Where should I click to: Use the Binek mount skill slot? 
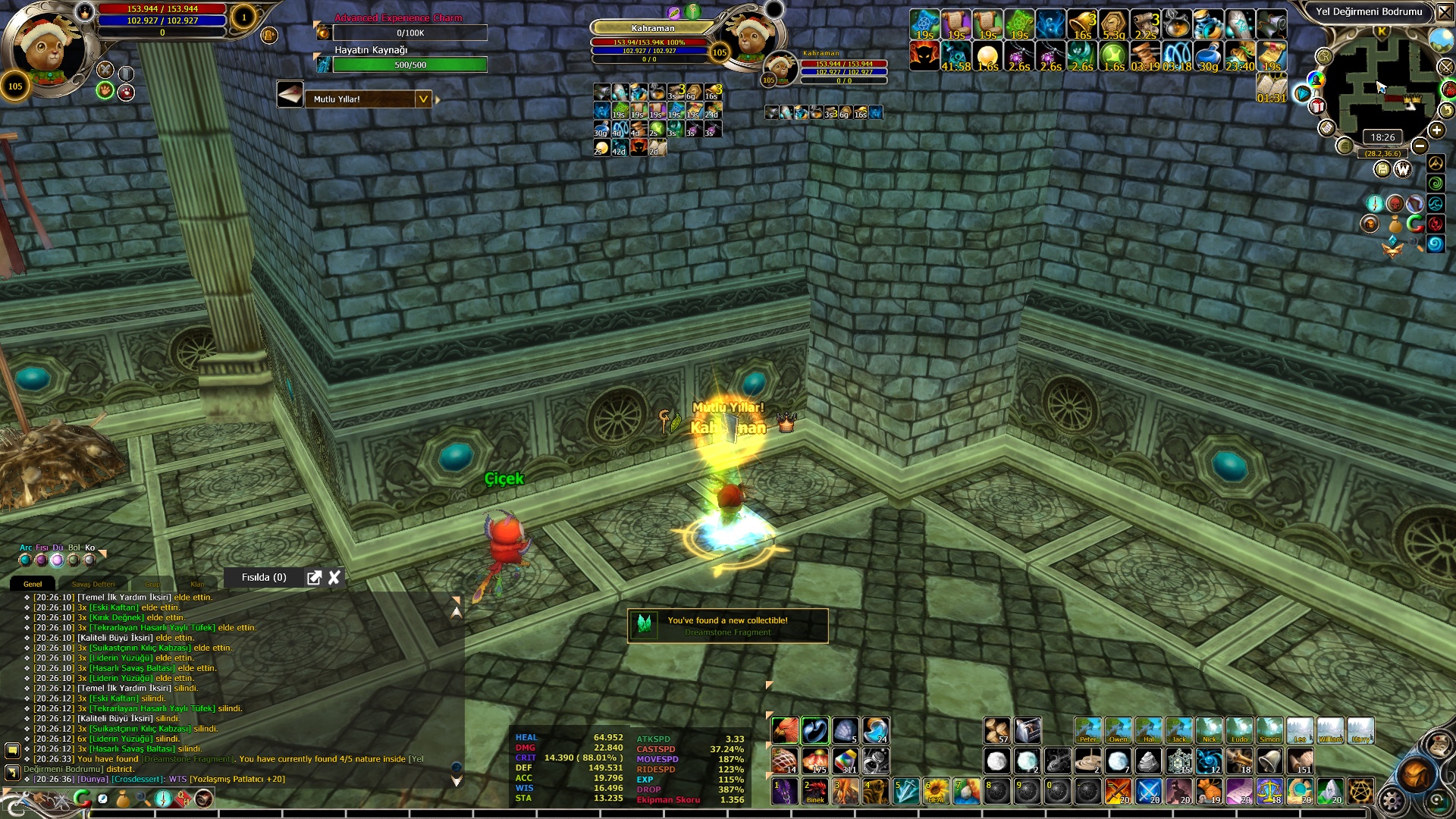click(x=815, y=791)
